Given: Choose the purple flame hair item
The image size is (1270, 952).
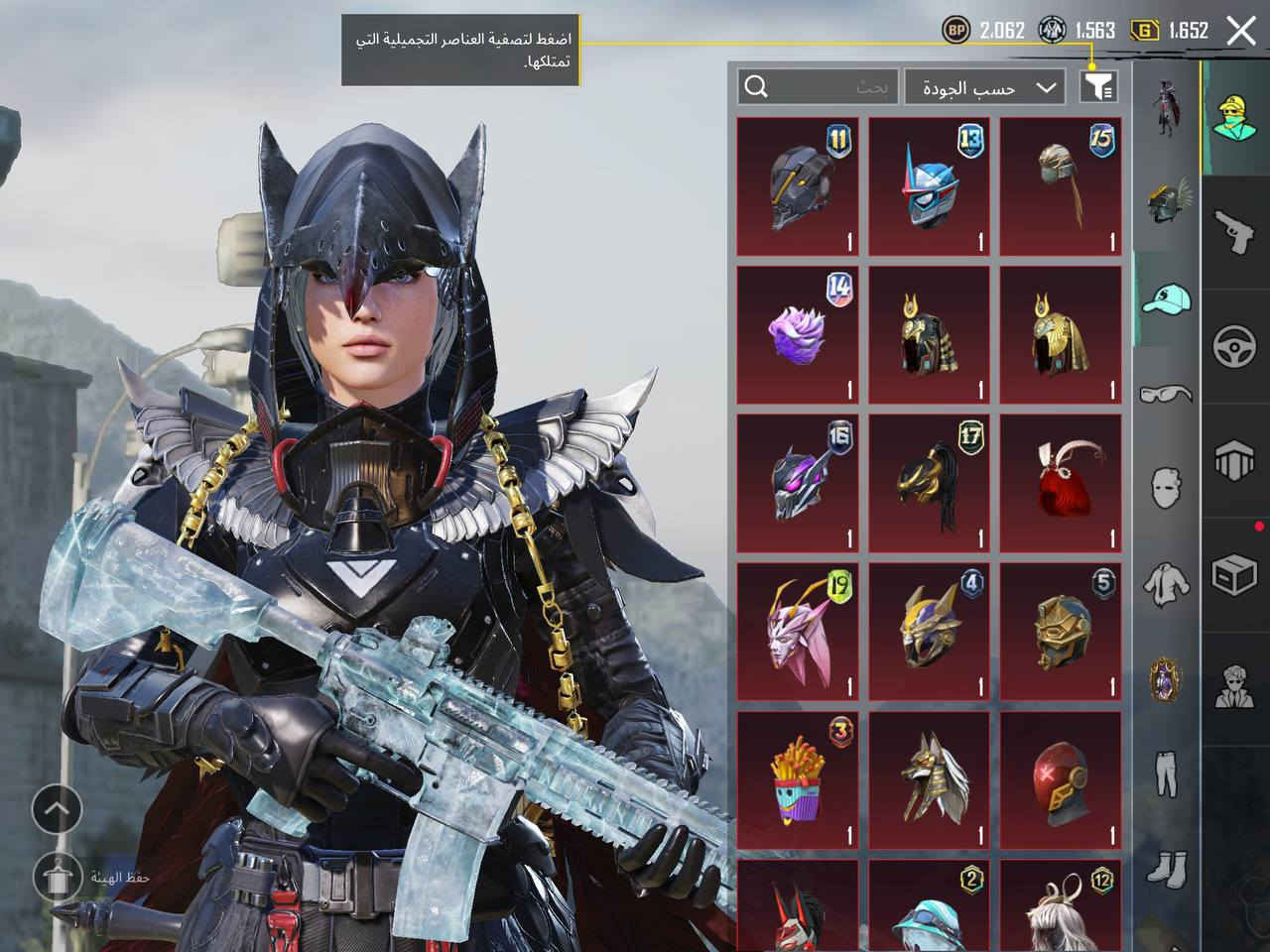Looking at the screenshot, I should pyautogui.click(x=798, y=335).
